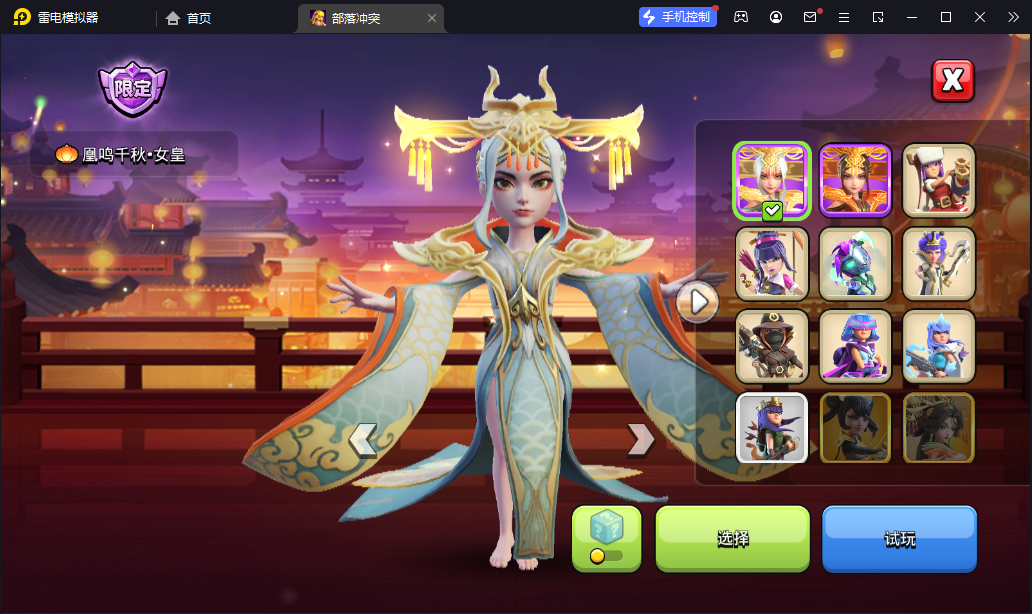Choose the green hooded masked skin
This screenshot has width=1032, height=614.
(855, 264)
